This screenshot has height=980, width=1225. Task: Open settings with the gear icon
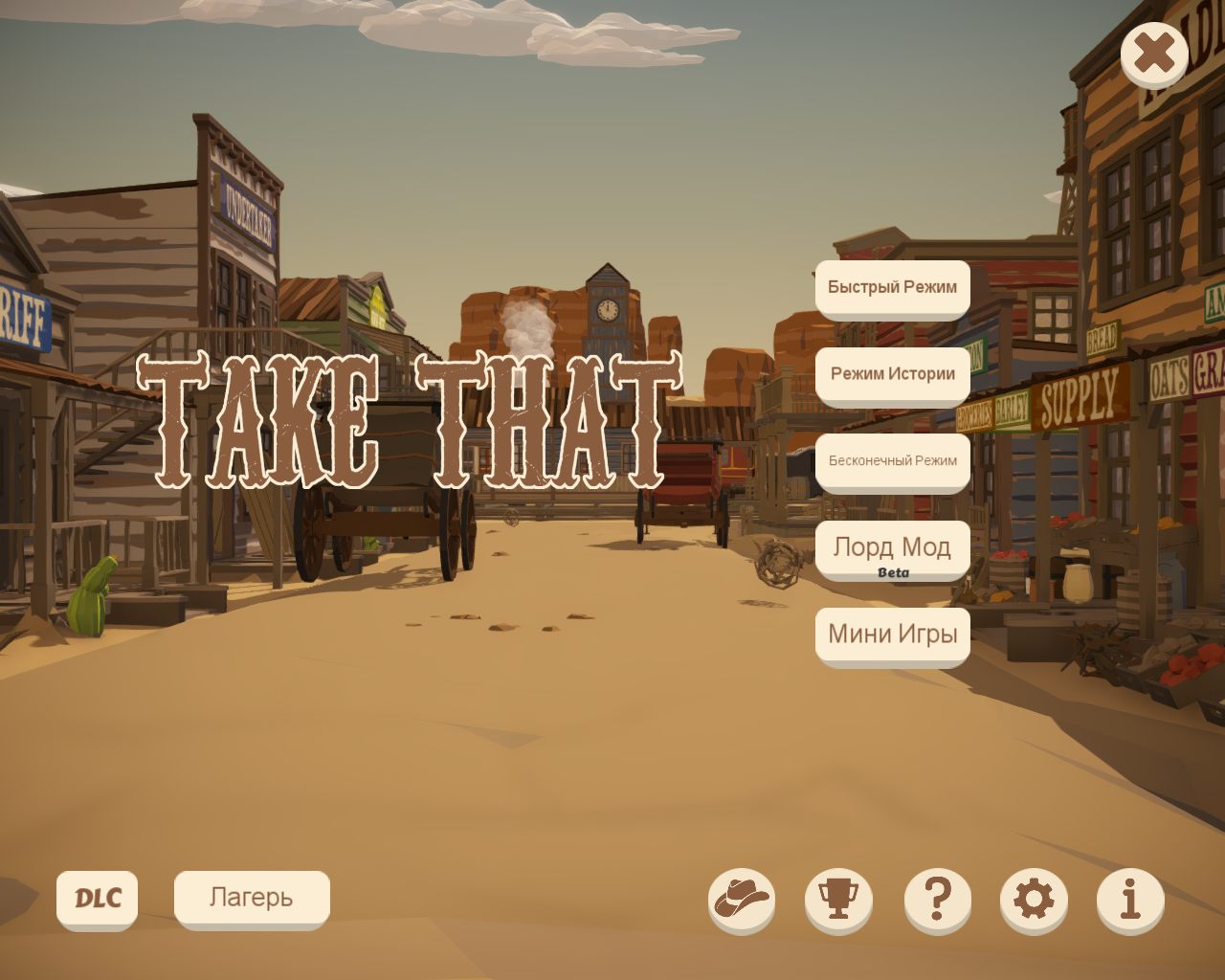(x=1034, y=899)
